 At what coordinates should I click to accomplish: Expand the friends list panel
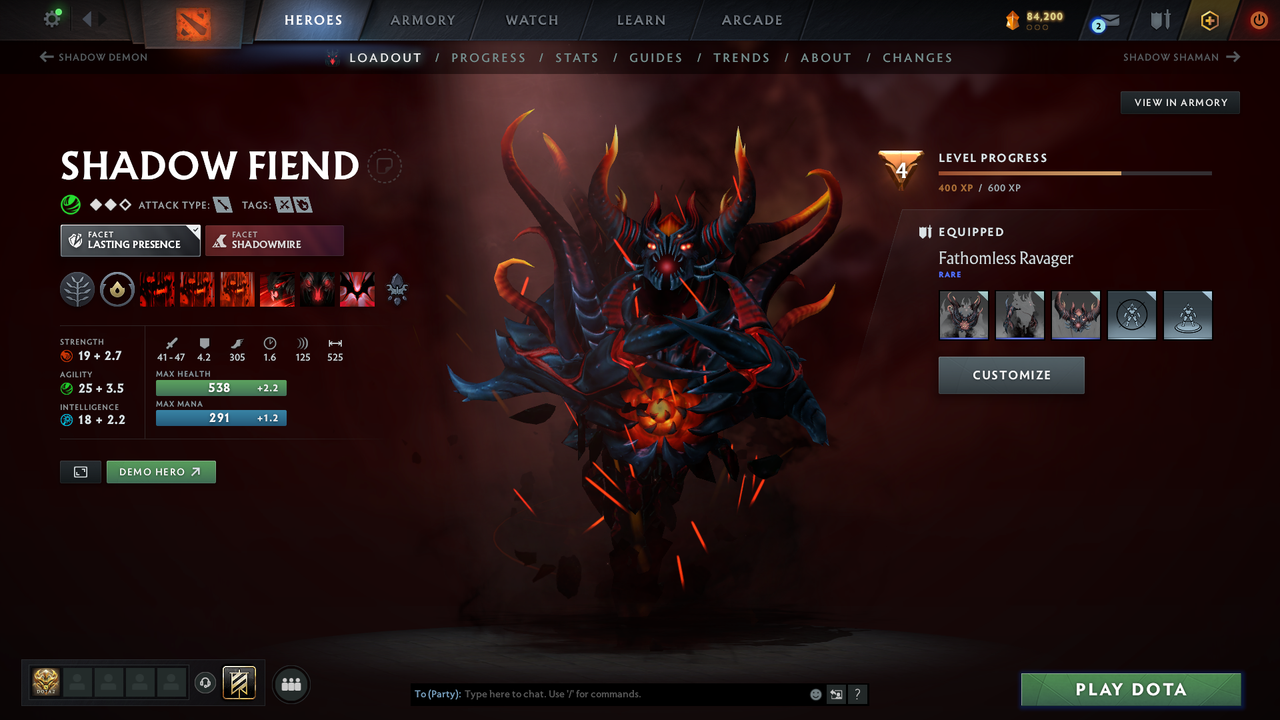290,683
